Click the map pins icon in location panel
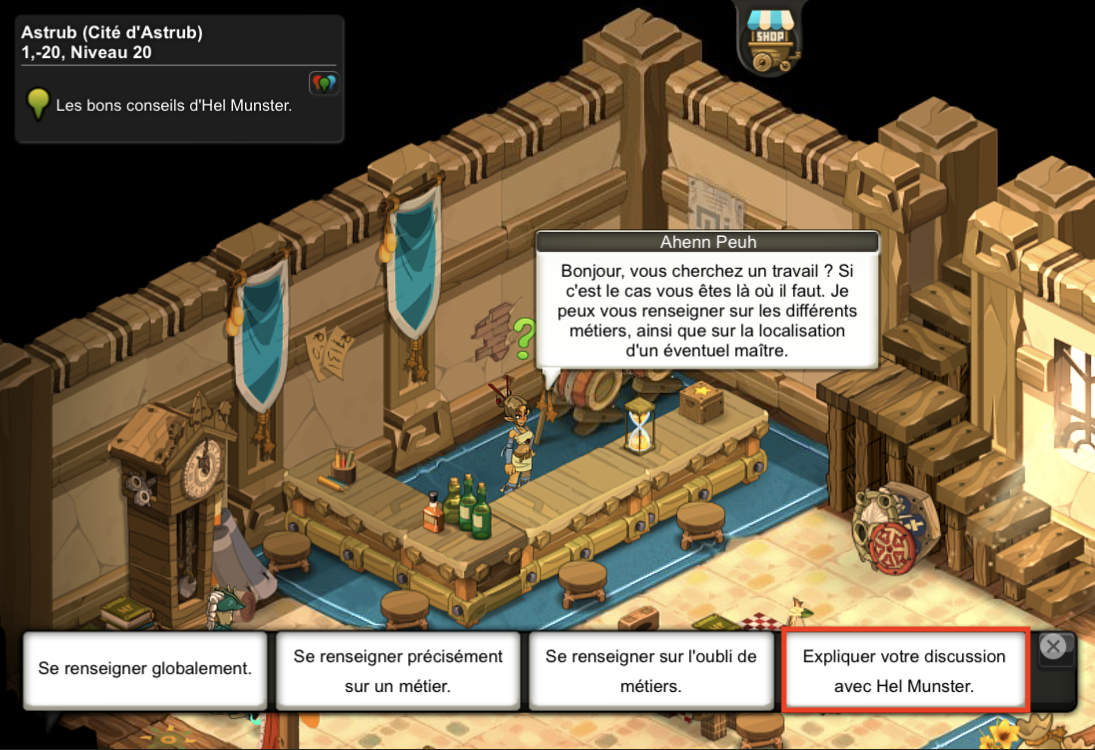The image size is (1095, 750). tap(323, 83)
